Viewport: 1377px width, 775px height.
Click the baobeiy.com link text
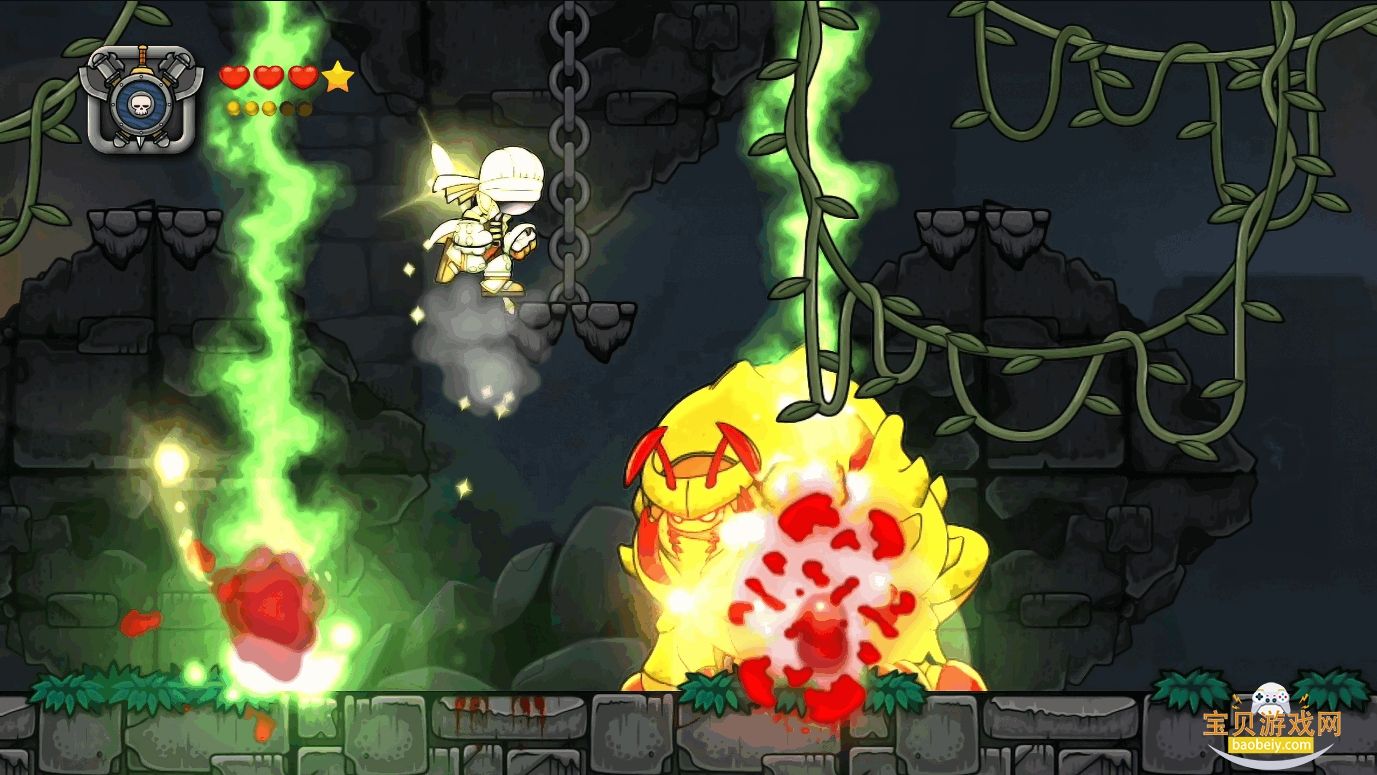(x=1271, y=745)
